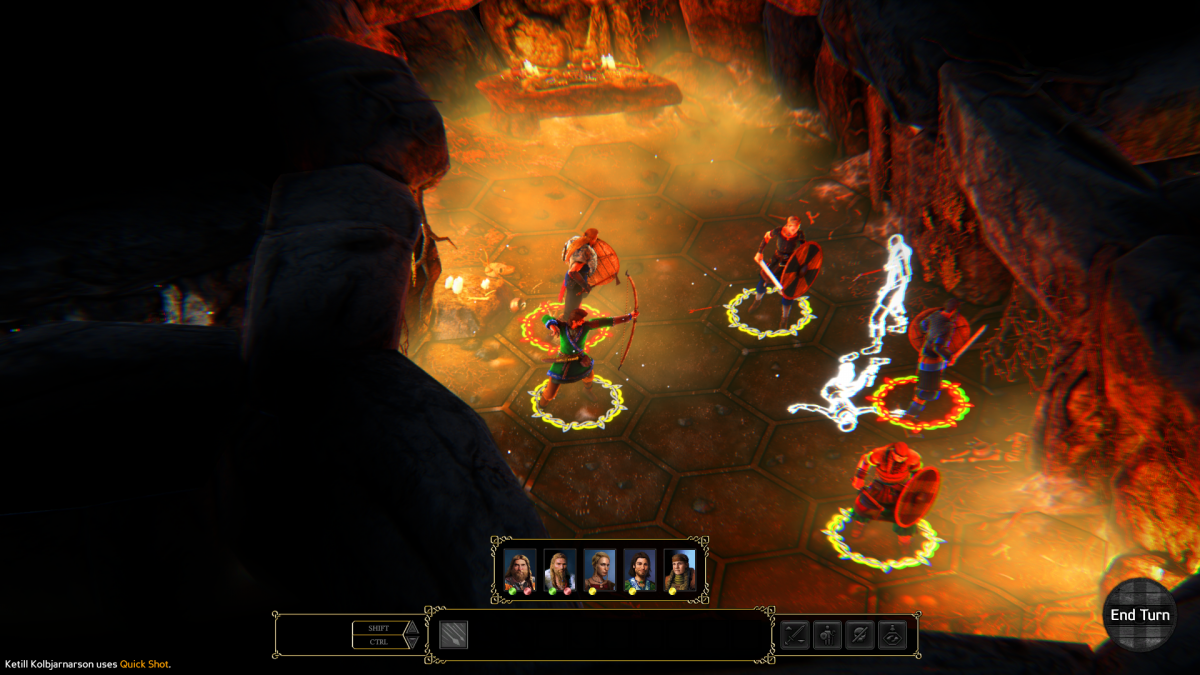Viewport: 1200px width, 675px height.
Task: Pick the leftmost bearded warrior portrait
Action: click(x=519, y=570)
